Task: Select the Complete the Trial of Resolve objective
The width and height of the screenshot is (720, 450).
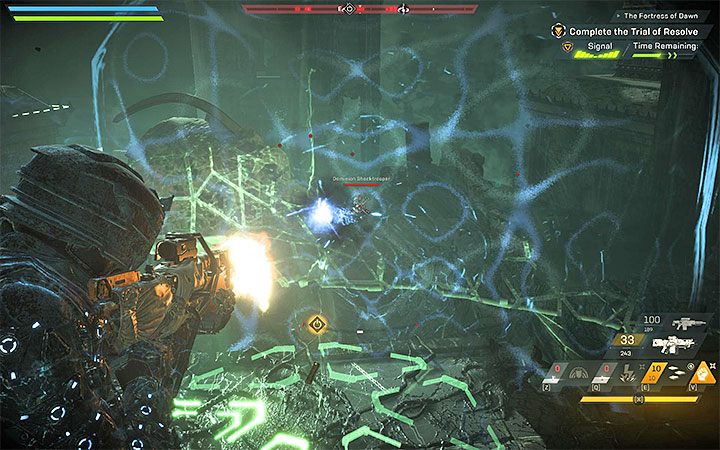Action: pyautogui.click(x=632, y=31)
